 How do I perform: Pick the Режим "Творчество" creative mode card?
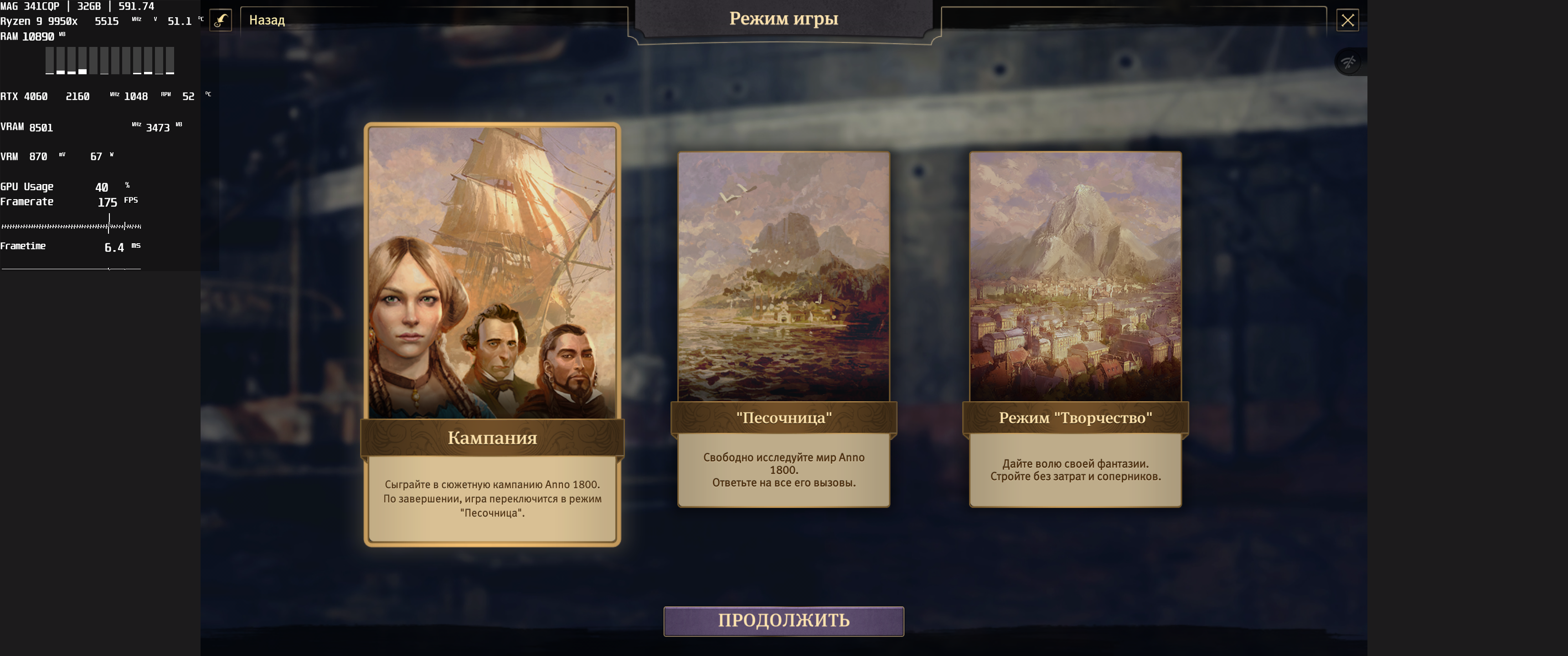(1075, 328)
